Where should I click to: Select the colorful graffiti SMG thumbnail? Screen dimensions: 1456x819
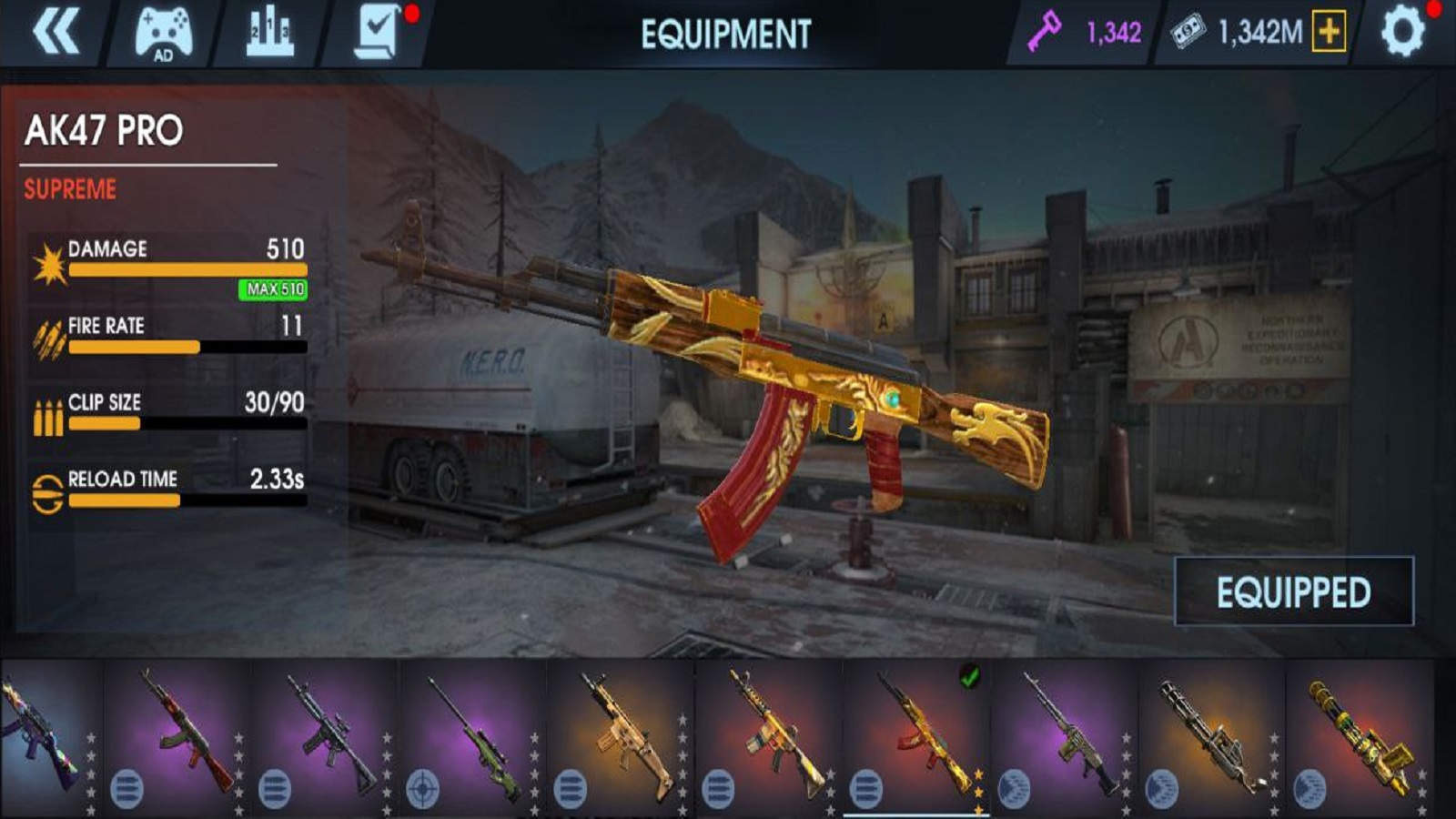tap(45, 737)
